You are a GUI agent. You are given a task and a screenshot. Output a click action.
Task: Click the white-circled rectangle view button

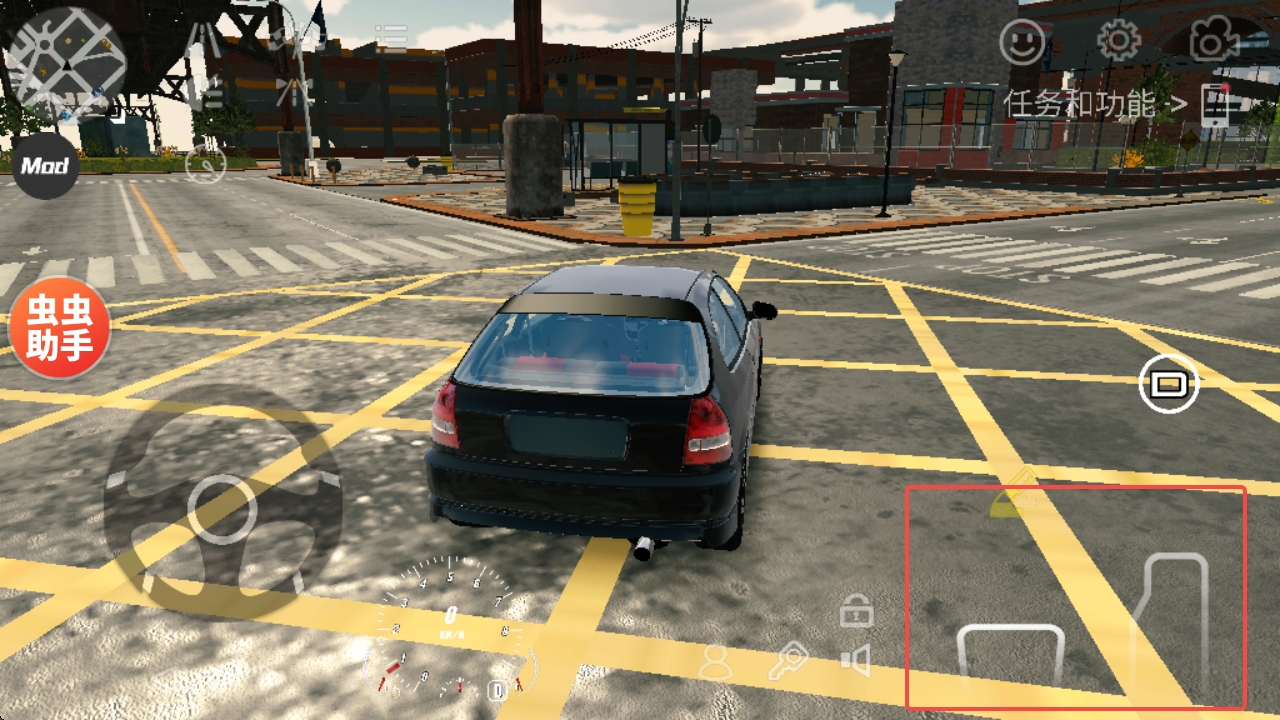pyautogui.click(x=1168, y=382)
